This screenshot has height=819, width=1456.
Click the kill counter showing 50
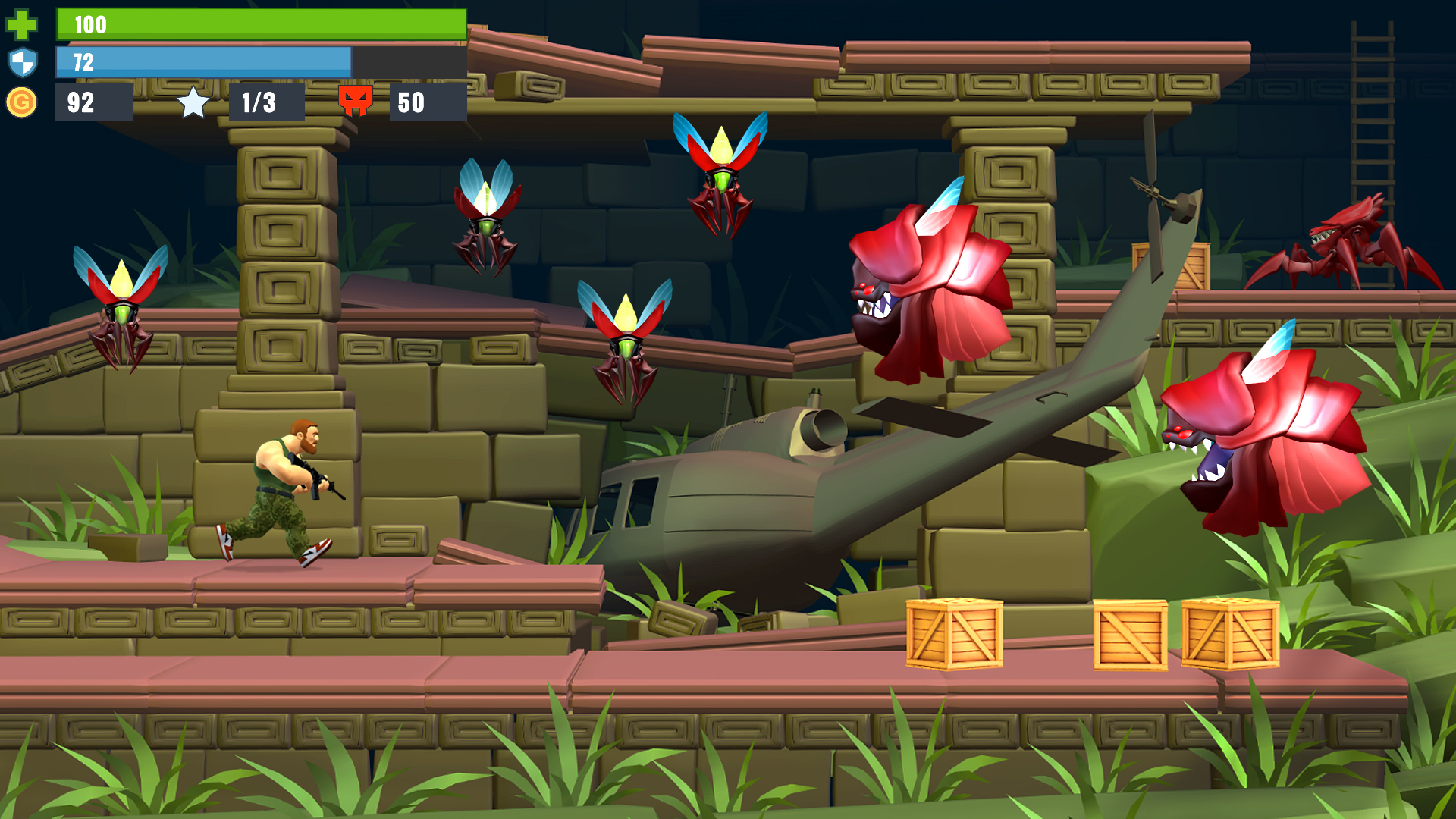point(409,103)
